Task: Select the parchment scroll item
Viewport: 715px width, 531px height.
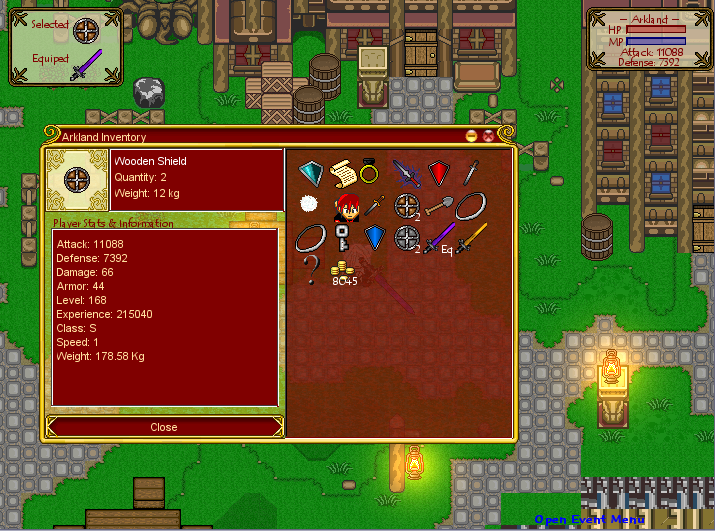Action: click(343, 171)
